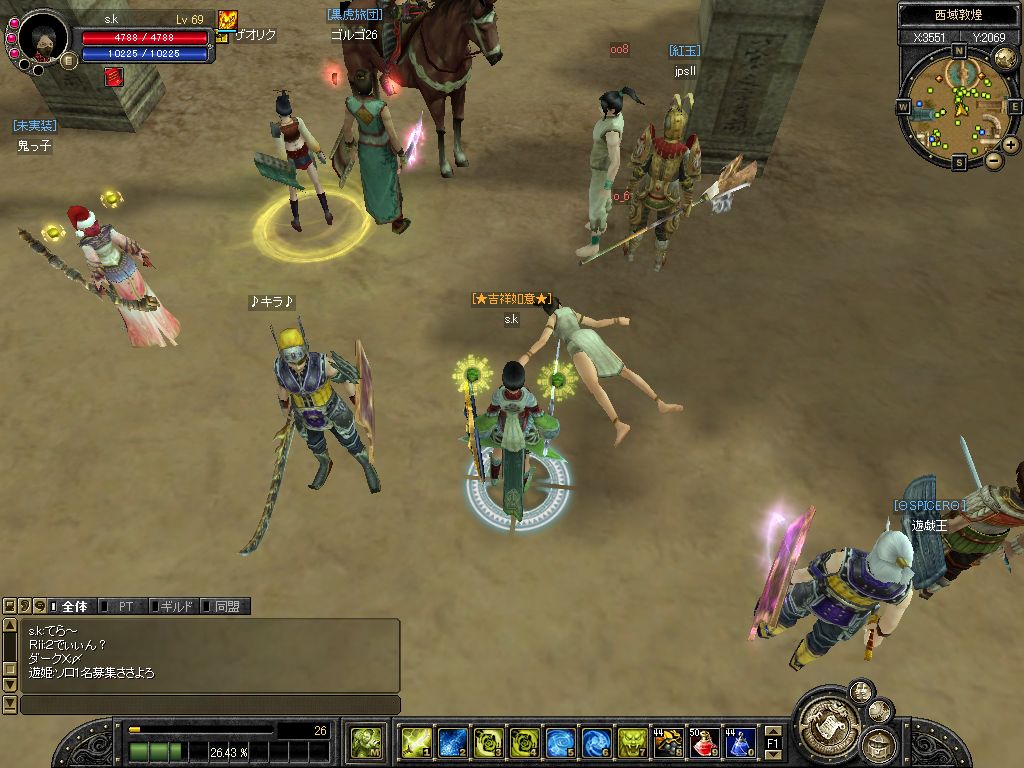The image size is (1024, 768).
Task: Switch chat to the 全体 tab
Action: tap(74, 606)
